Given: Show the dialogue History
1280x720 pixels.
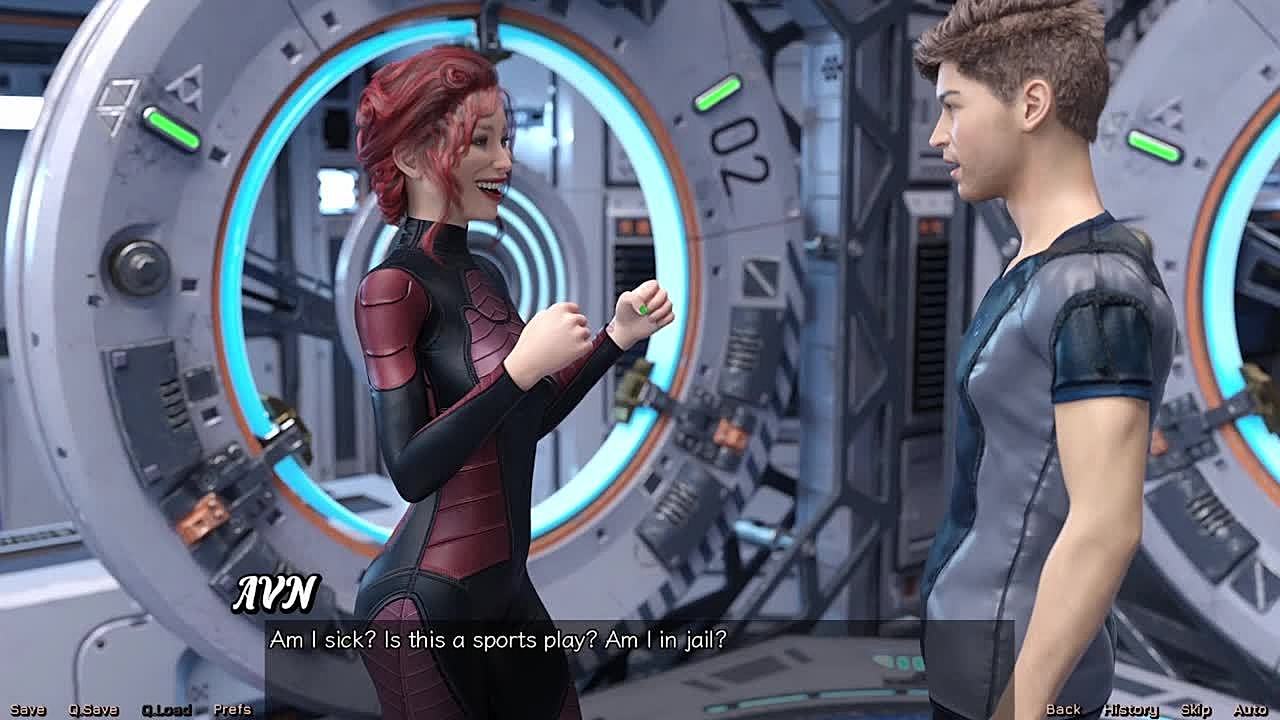Looking at the screenshot, I should click(x=1130, y=710).
